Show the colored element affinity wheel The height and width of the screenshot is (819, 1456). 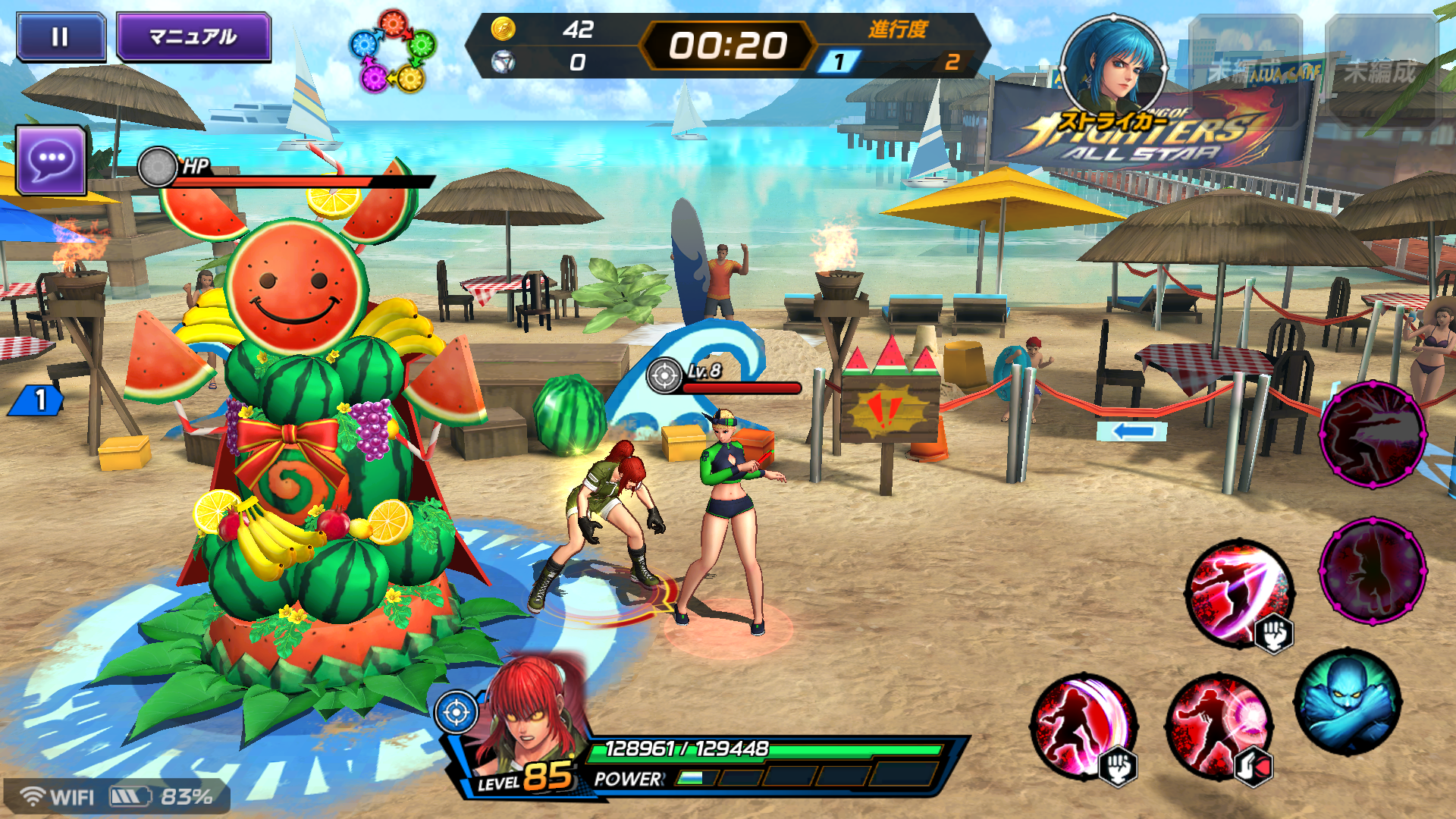(x=392, y=52)
